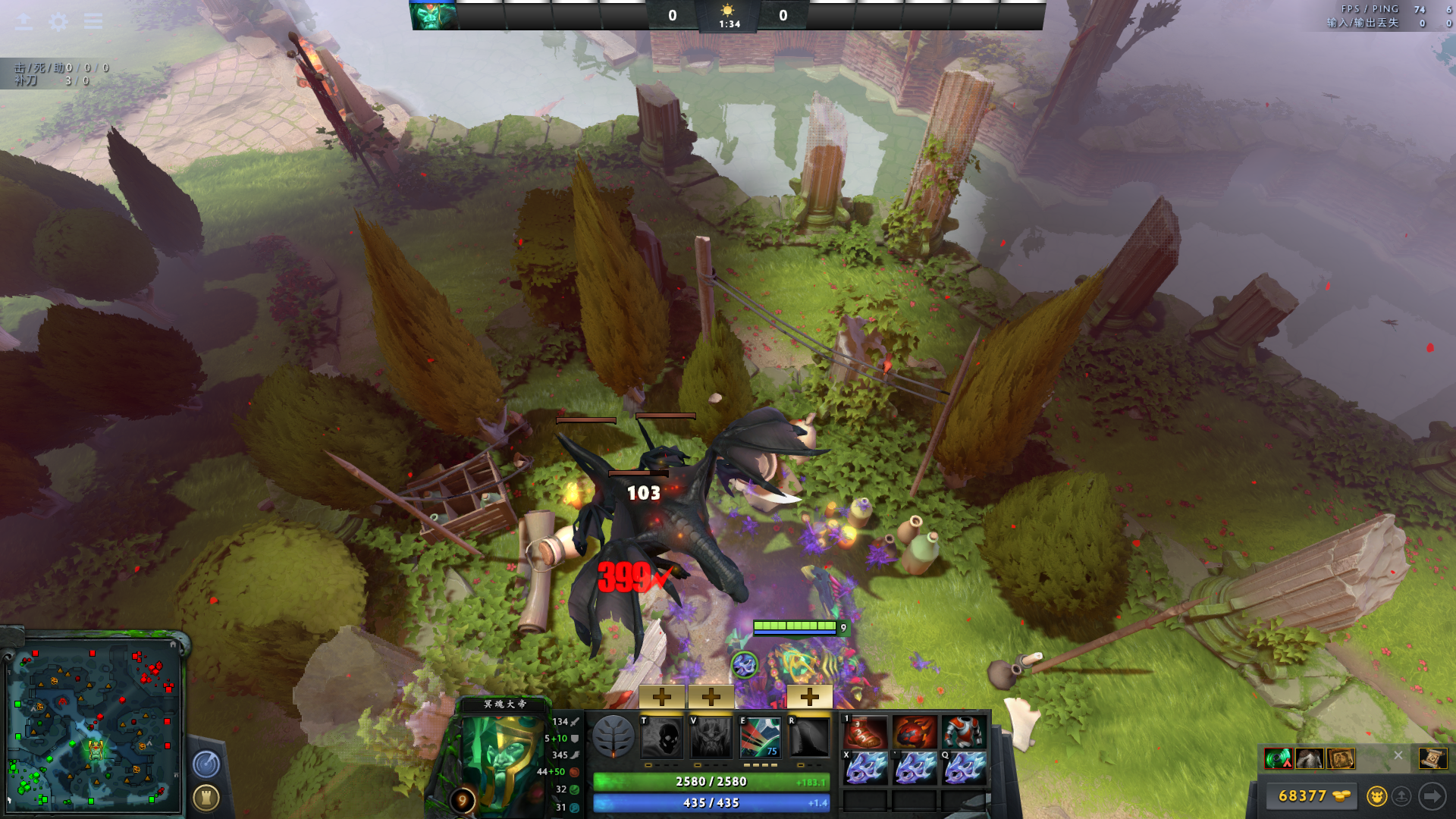Select the courier button
1456x819 pixels.
[x=1376, y=795]
